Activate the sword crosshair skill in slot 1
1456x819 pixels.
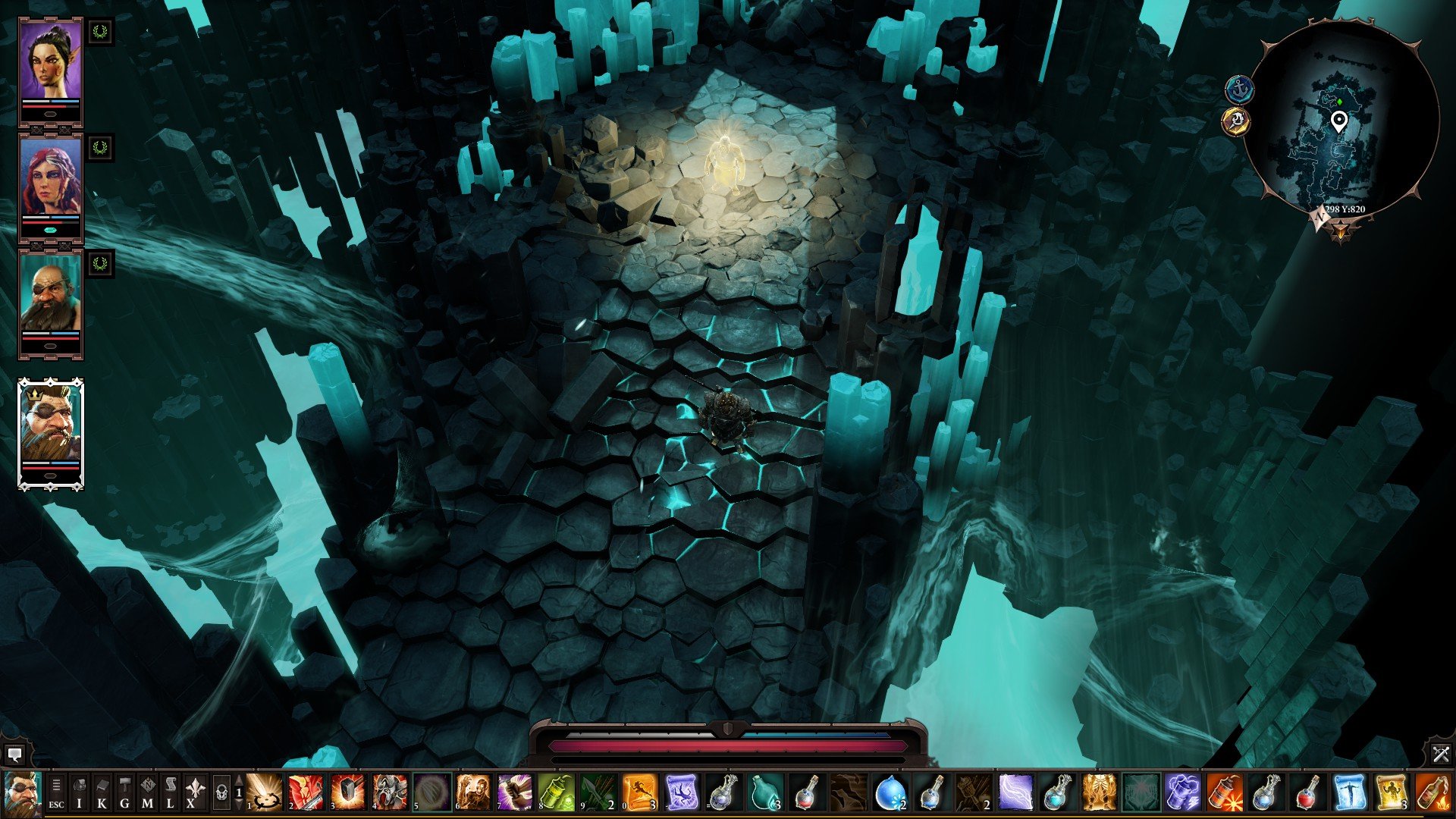click(x=265, y=792)
